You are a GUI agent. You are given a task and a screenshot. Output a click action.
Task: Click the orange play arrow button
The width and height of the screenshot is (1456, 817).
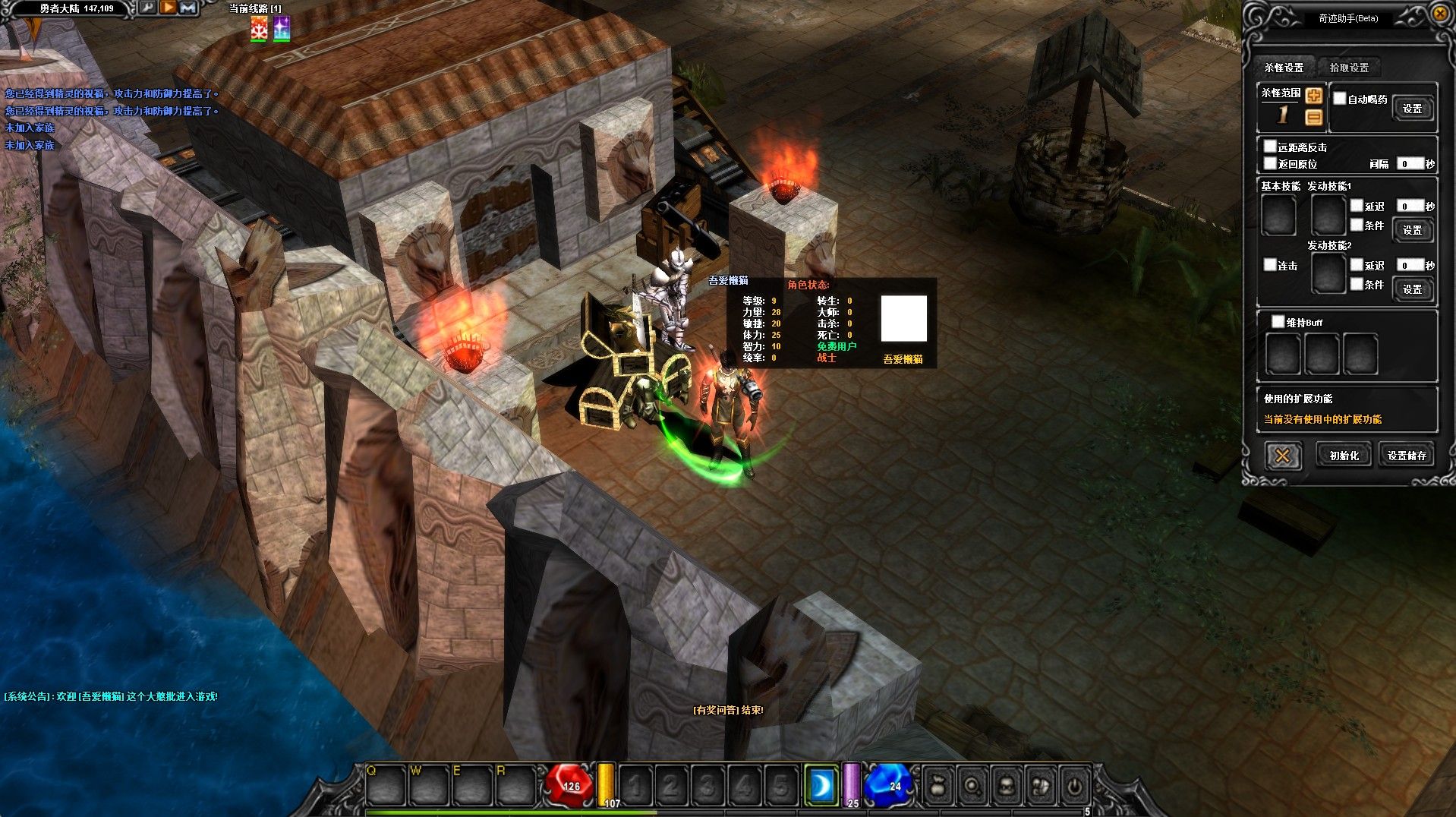pos(168,8)
